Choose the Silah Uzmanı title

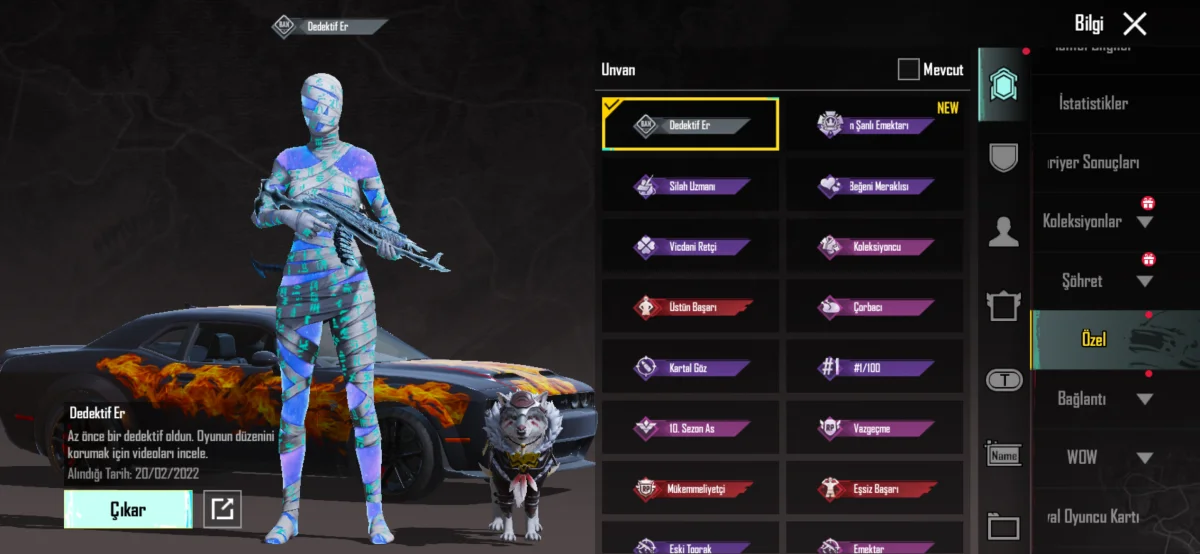pyautogui.click(x=690, y=186)
